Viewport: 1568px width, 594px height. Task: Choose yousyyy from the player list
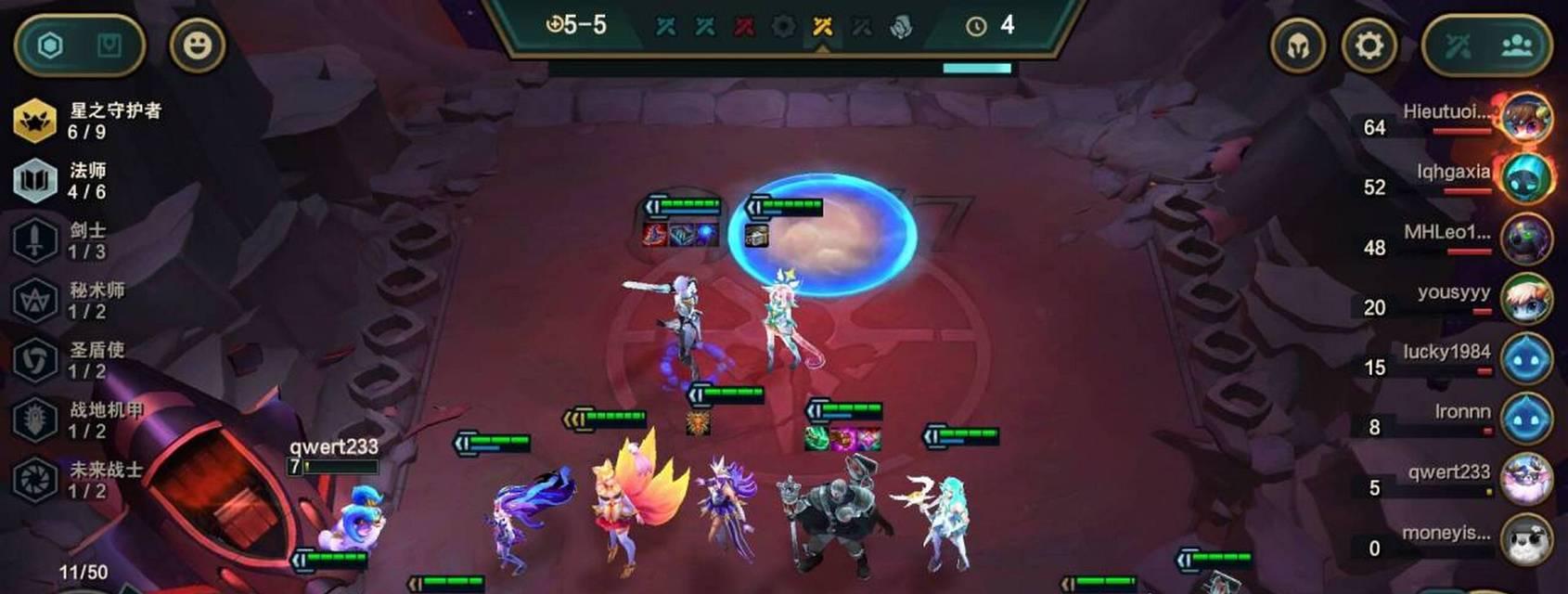click(1526, 299)
